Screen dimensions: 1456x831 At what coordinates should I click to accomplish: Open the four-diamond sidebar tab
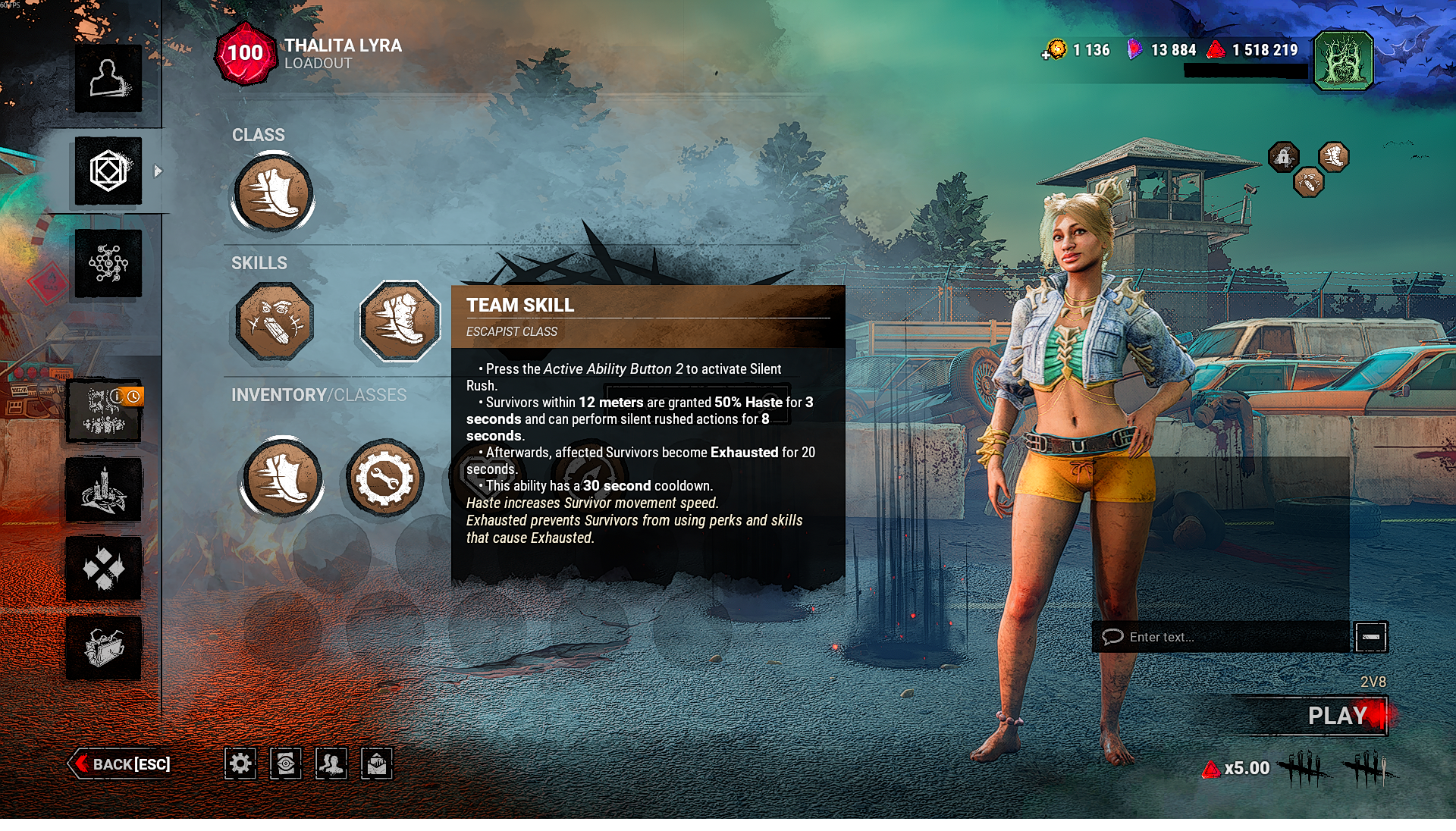pos(105,569)
